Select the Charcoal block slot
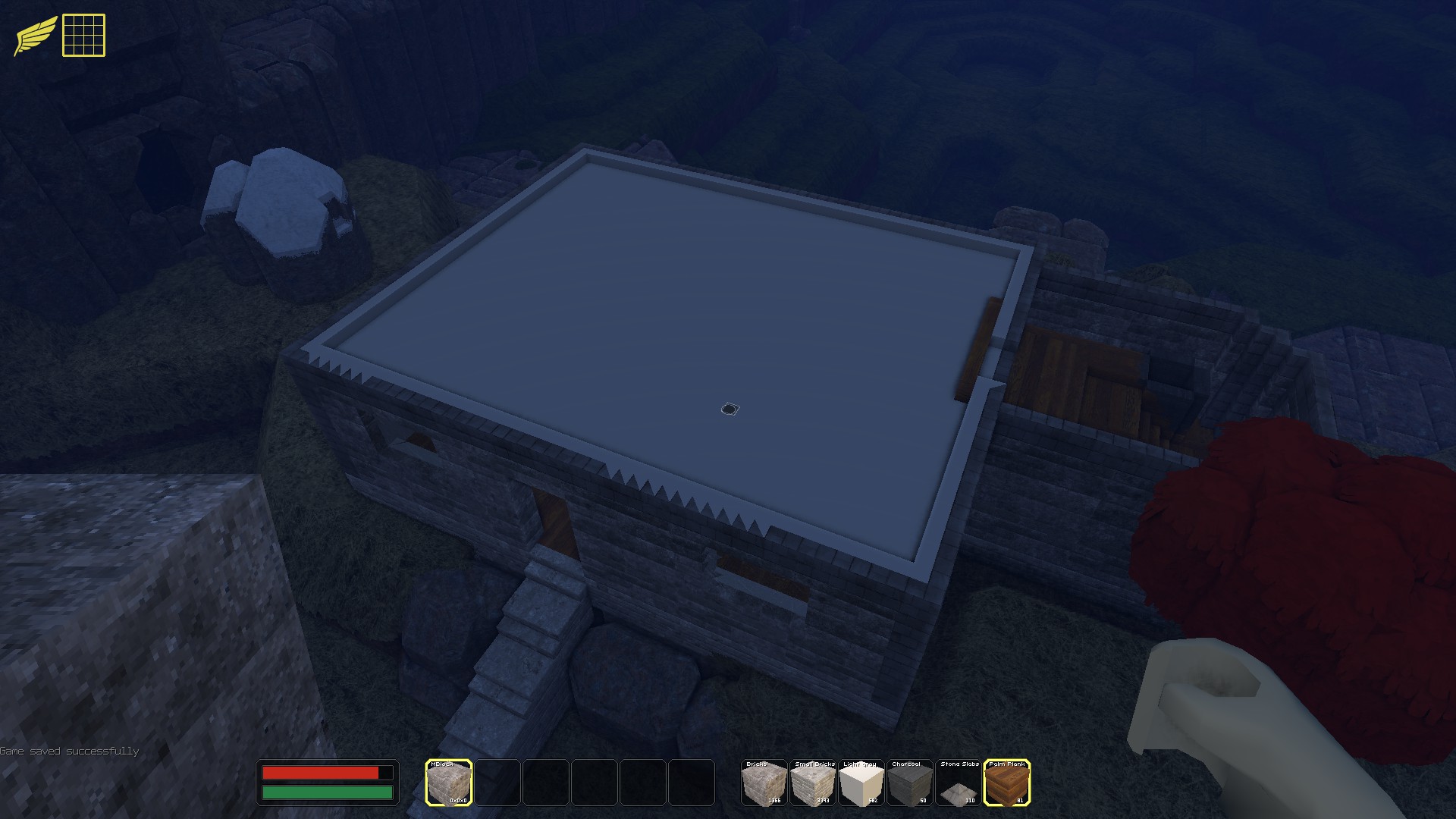The width and height of the screenshot is (1456, 819). (x=908, y=782)
